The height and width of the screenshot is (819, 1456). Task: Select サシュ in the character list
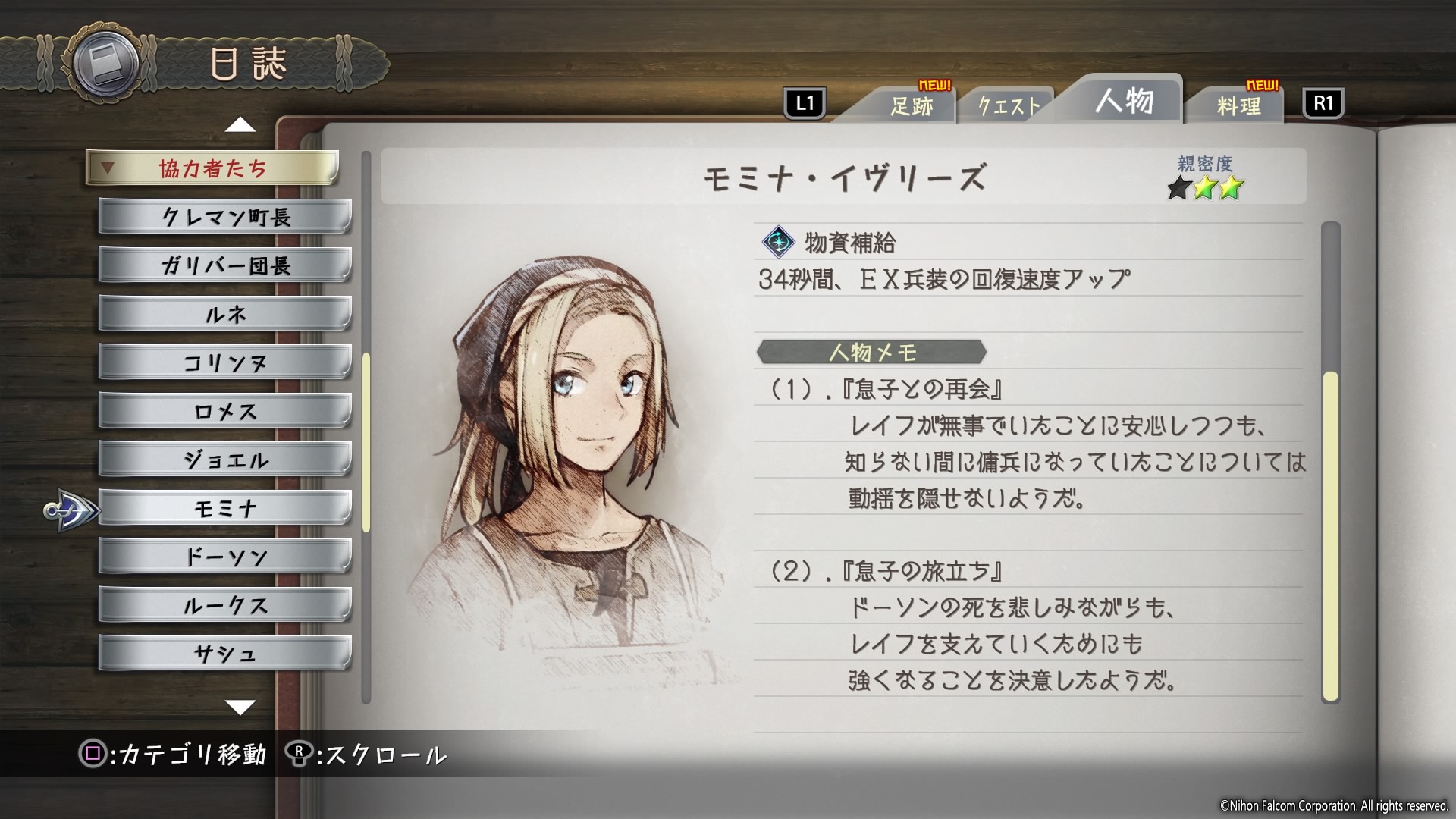tap(225, 654)
